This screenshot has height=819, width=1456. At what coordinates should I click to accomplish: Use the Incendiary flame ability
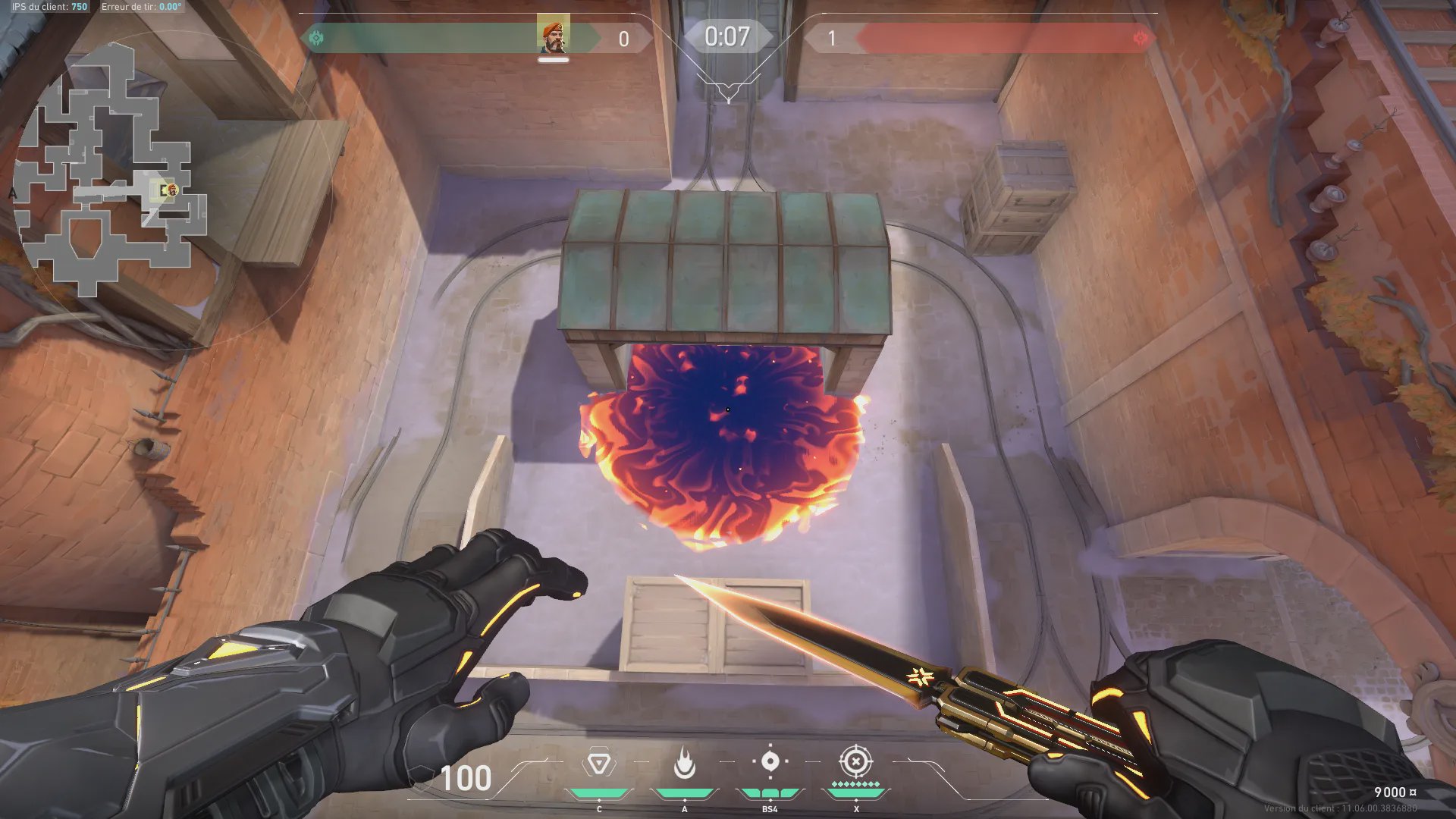(x=684, y=763)
